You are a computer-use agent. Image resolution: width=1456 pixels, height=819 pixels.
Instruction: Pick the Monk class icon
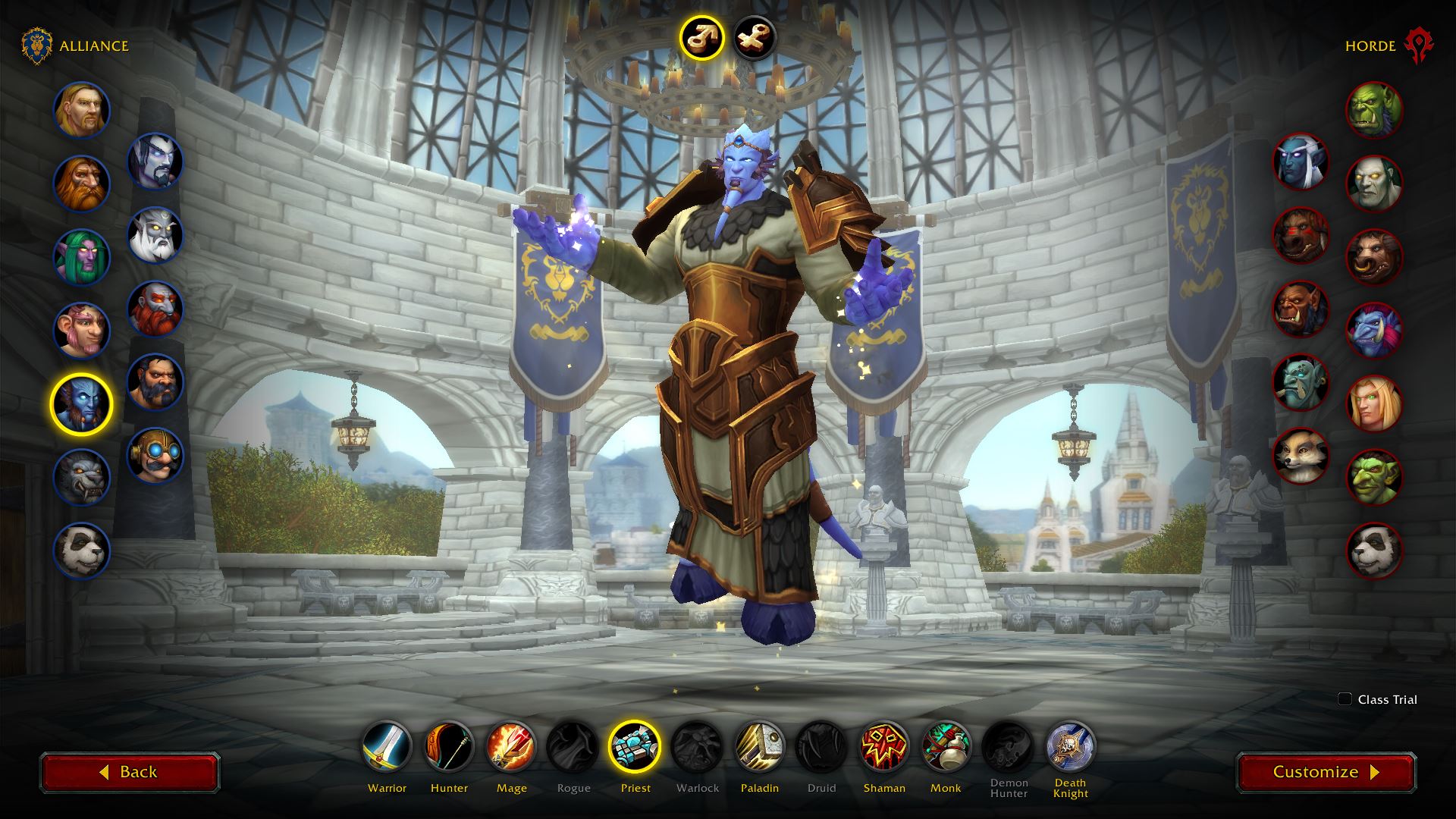point(946,747)
